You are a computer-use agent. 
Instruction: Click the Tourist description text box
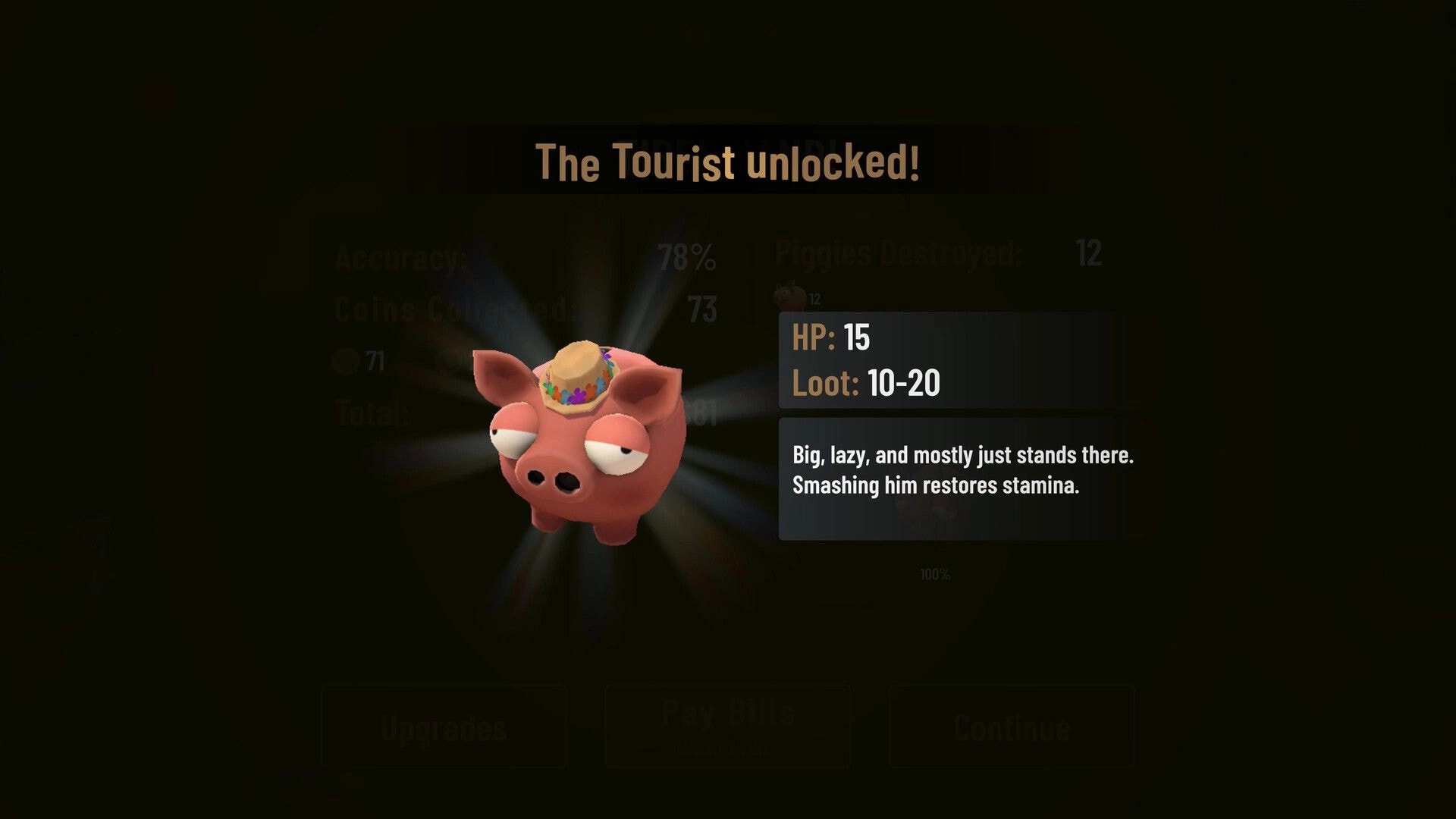[962, 470]
